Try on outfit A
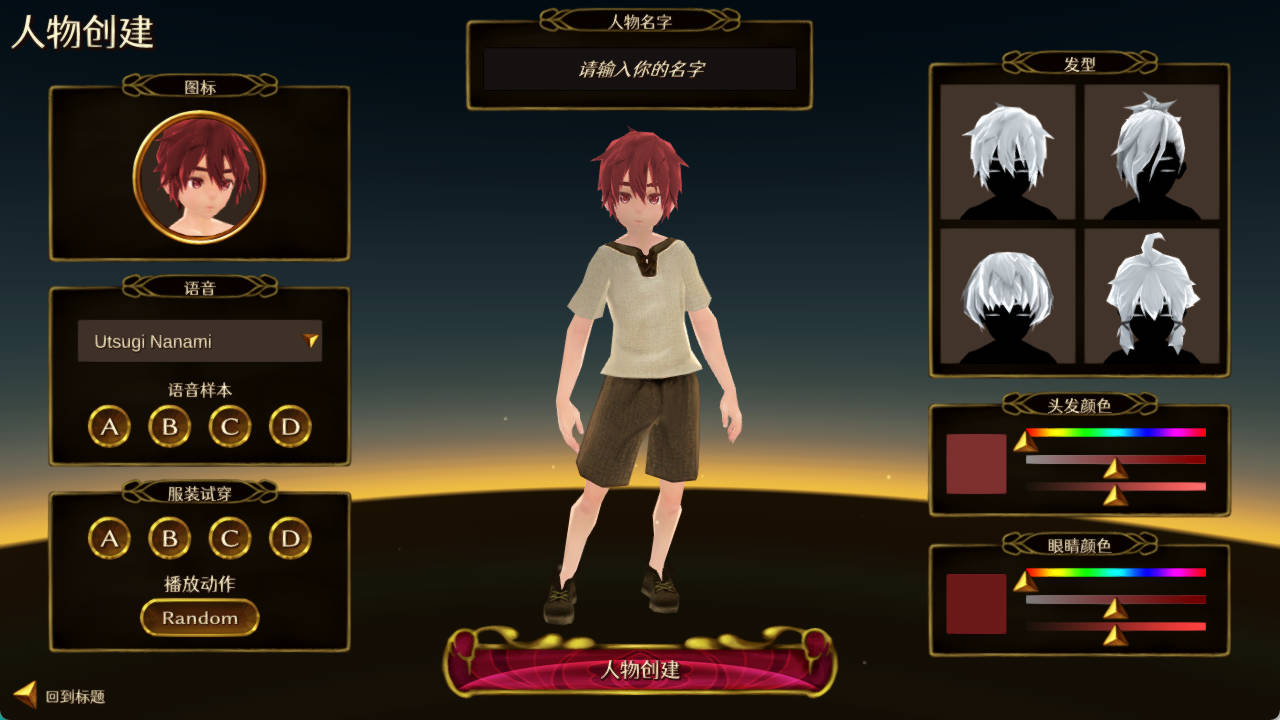This screenshot has width=1280, height=720. point(109,538)
